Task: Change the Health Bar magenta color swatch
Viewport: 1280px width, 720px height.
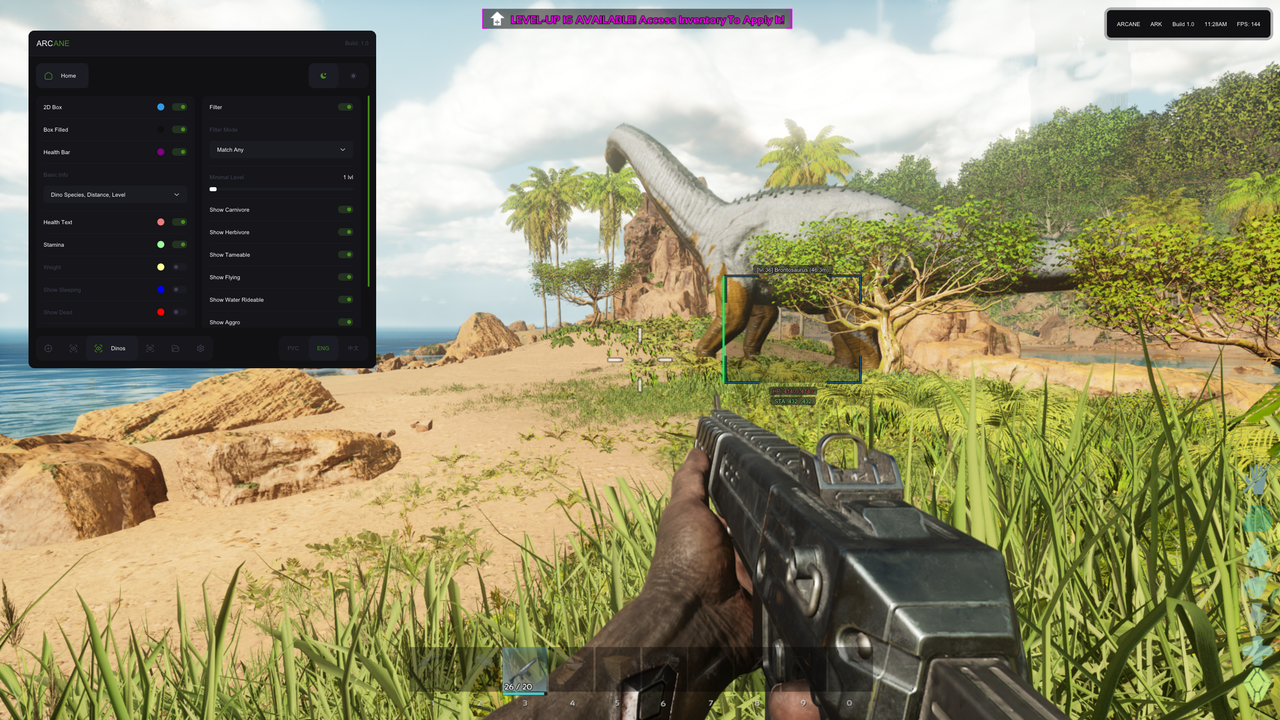Action: [x=163, y=152]
